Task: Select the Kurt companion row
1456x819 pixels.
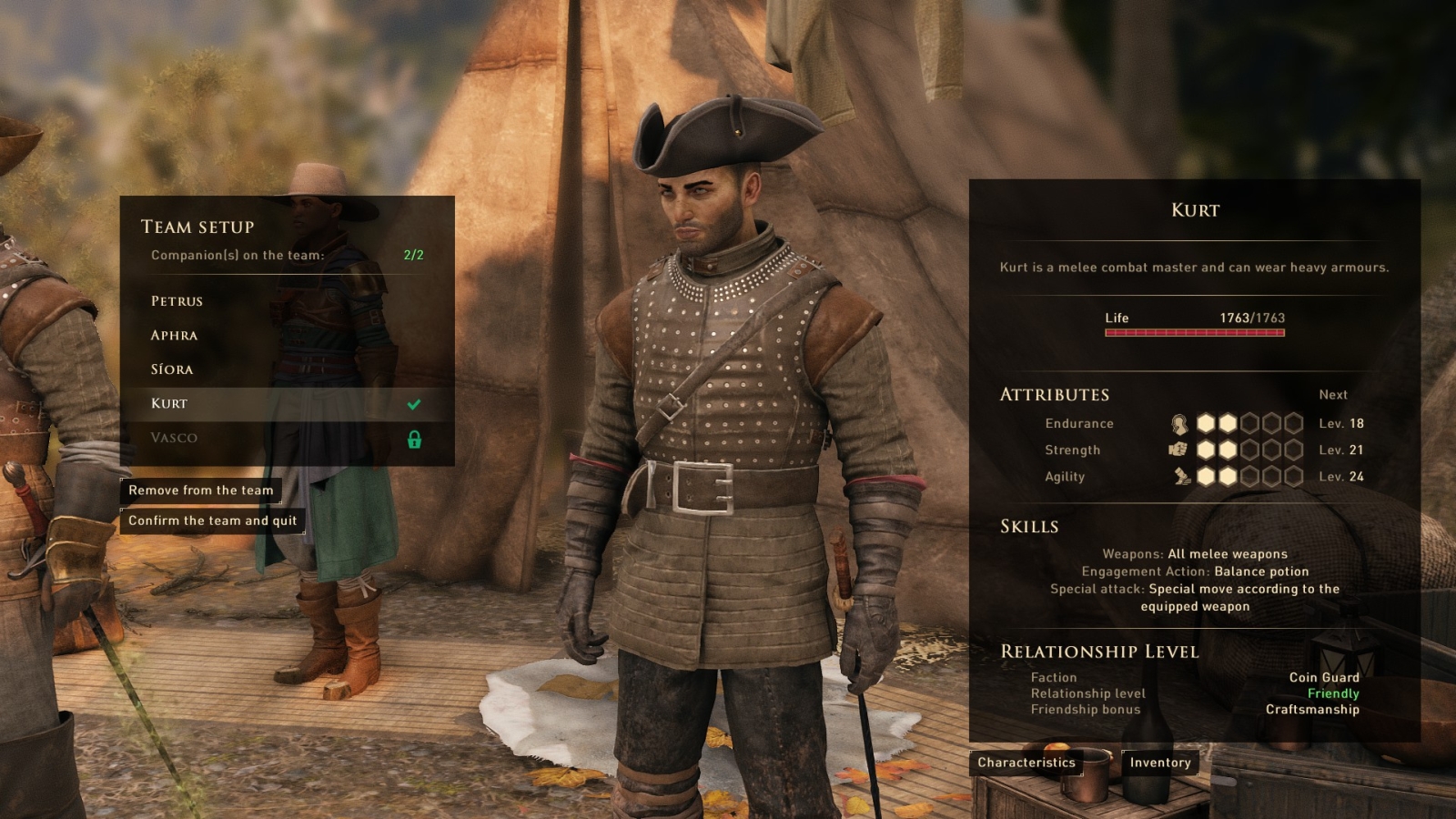Action: pyautogui.click(x=169, y=404)
